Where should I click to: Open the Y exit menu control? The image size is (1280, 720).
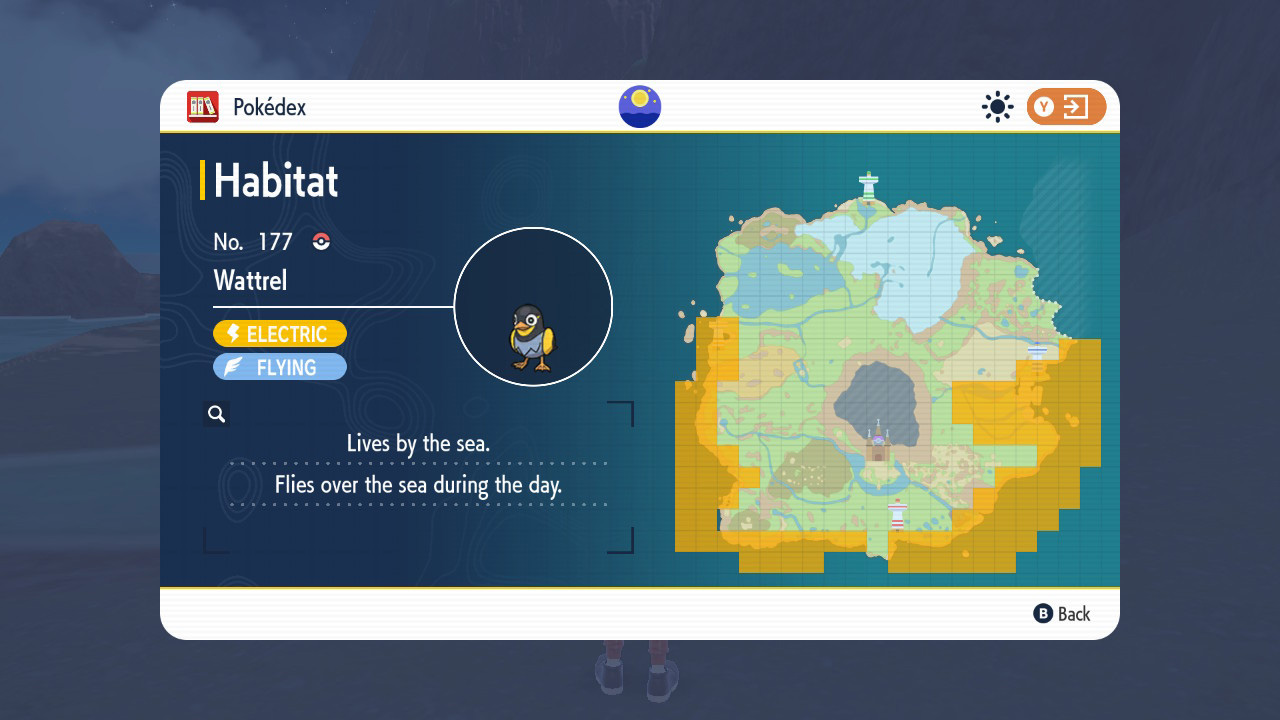(x=1065, y=106)
